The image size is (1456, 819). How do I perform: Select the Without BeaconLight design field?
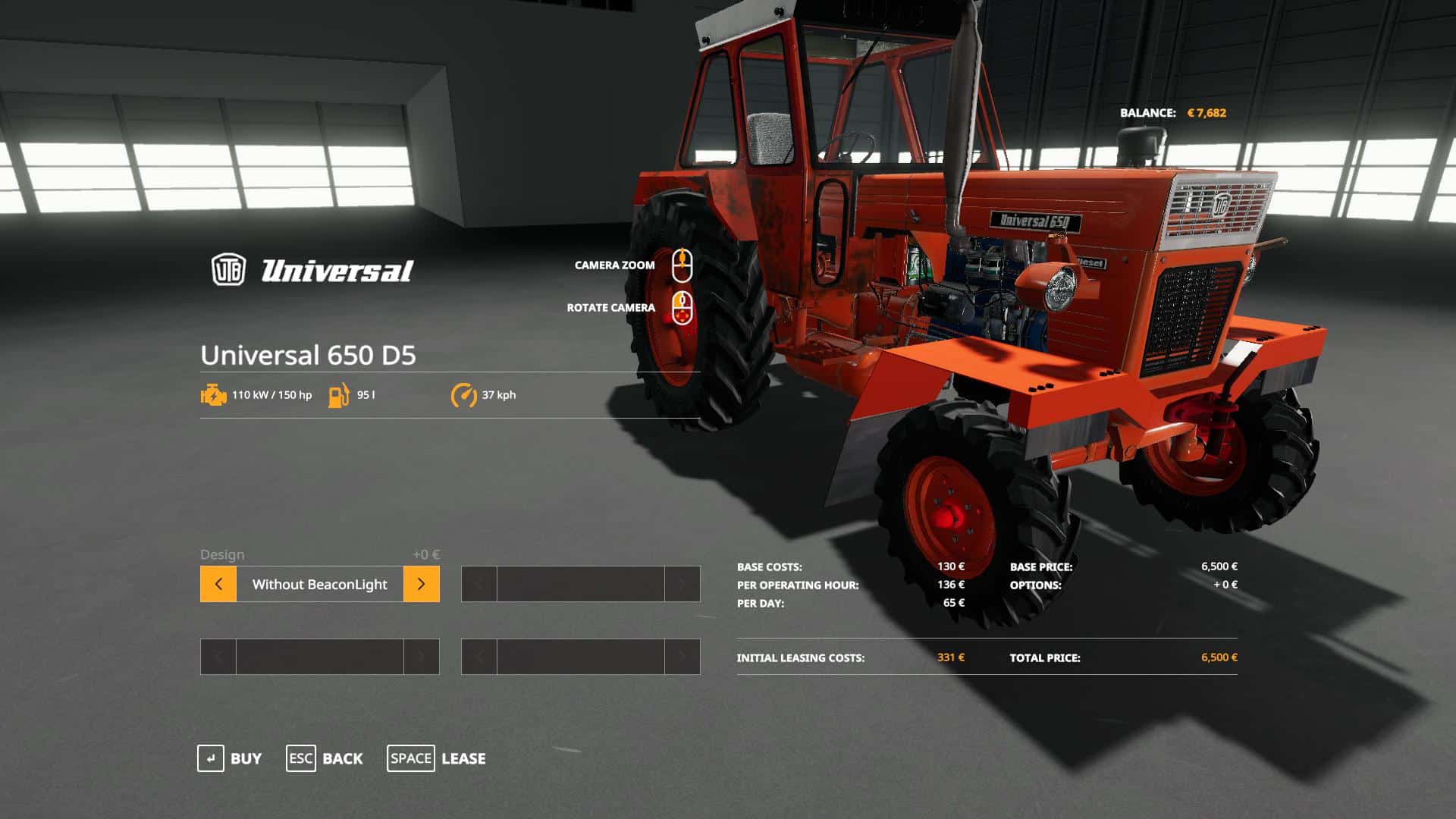319,584
